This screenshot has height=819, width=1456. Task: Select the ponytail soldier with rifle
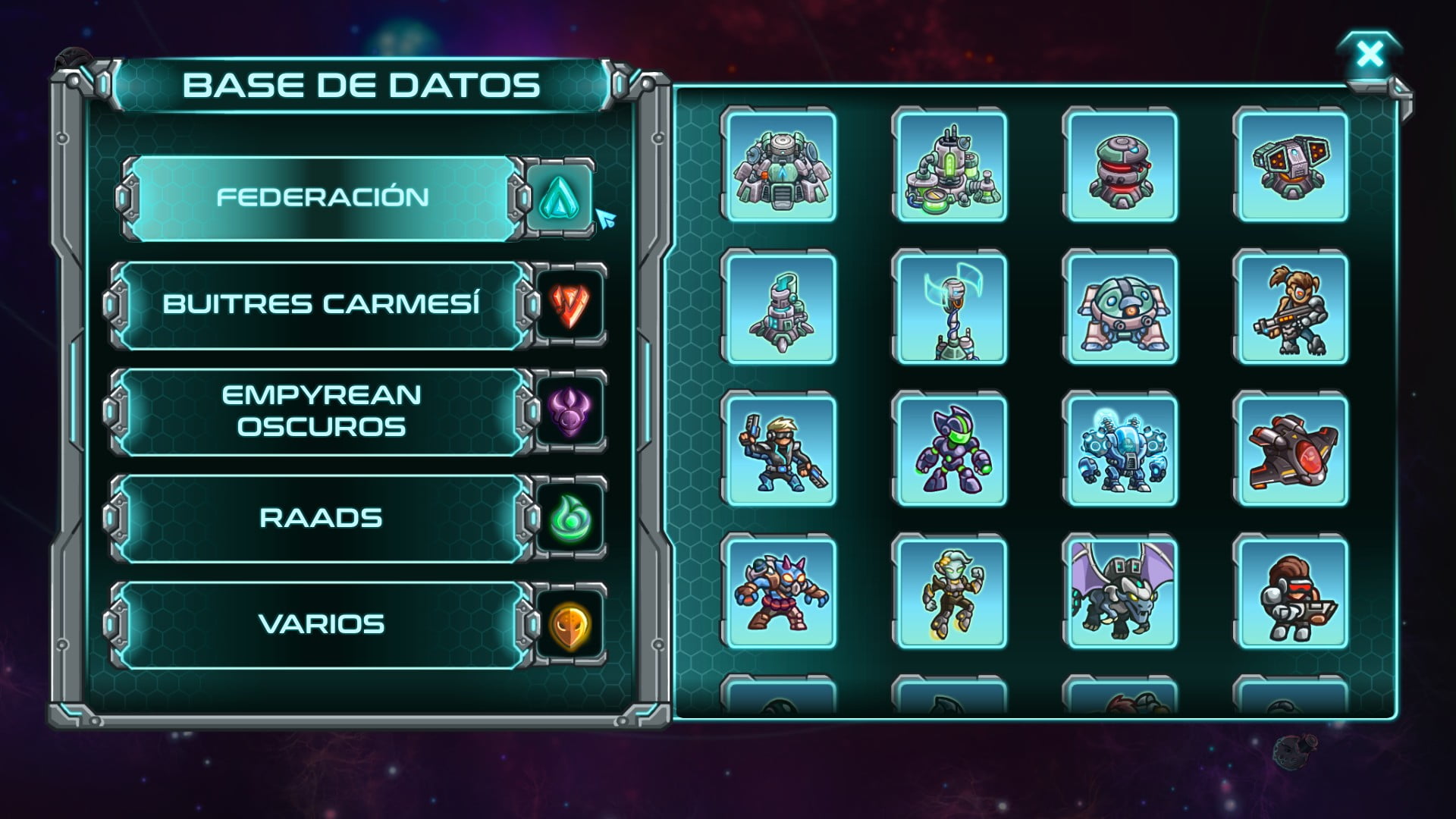(x=1291, y=308)
